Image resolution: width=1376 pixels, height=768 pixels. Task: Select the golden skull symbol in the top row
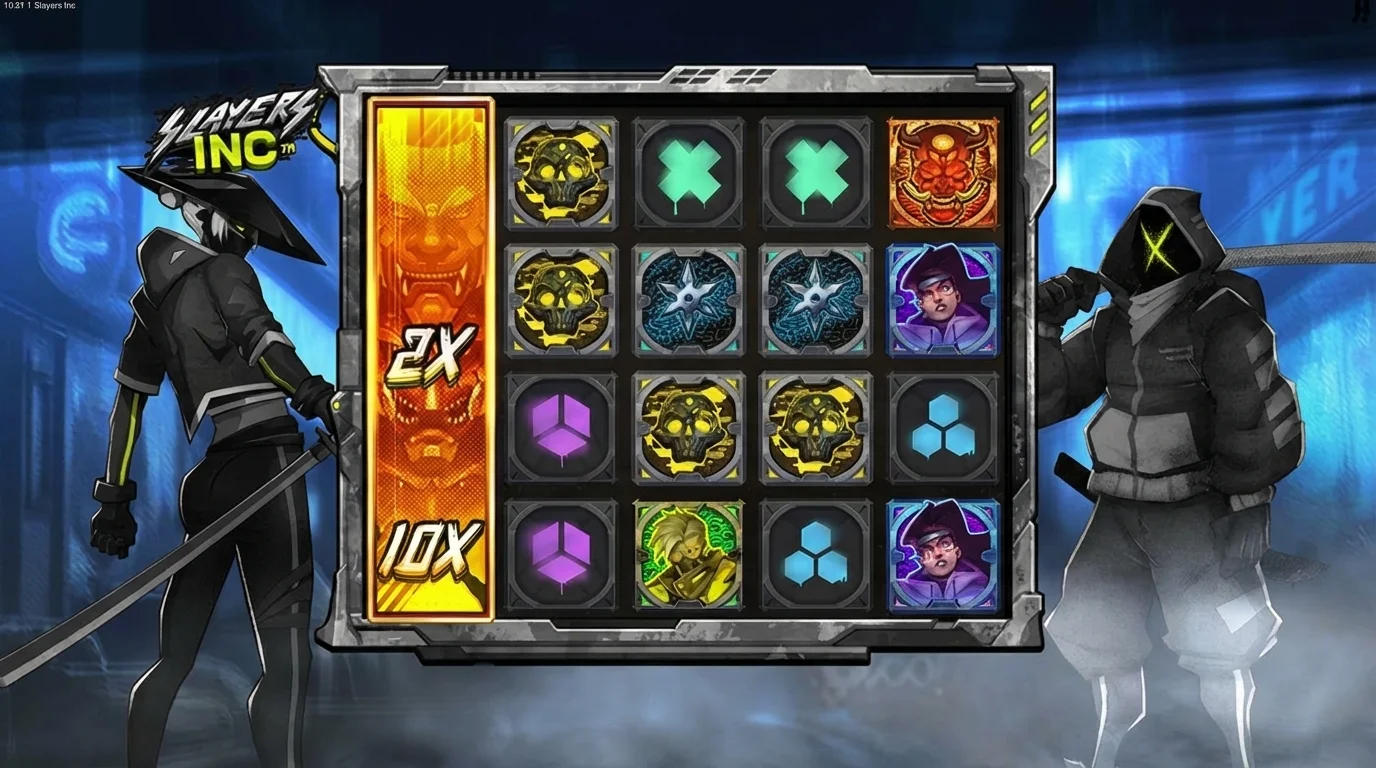click(x=561, y=172)
